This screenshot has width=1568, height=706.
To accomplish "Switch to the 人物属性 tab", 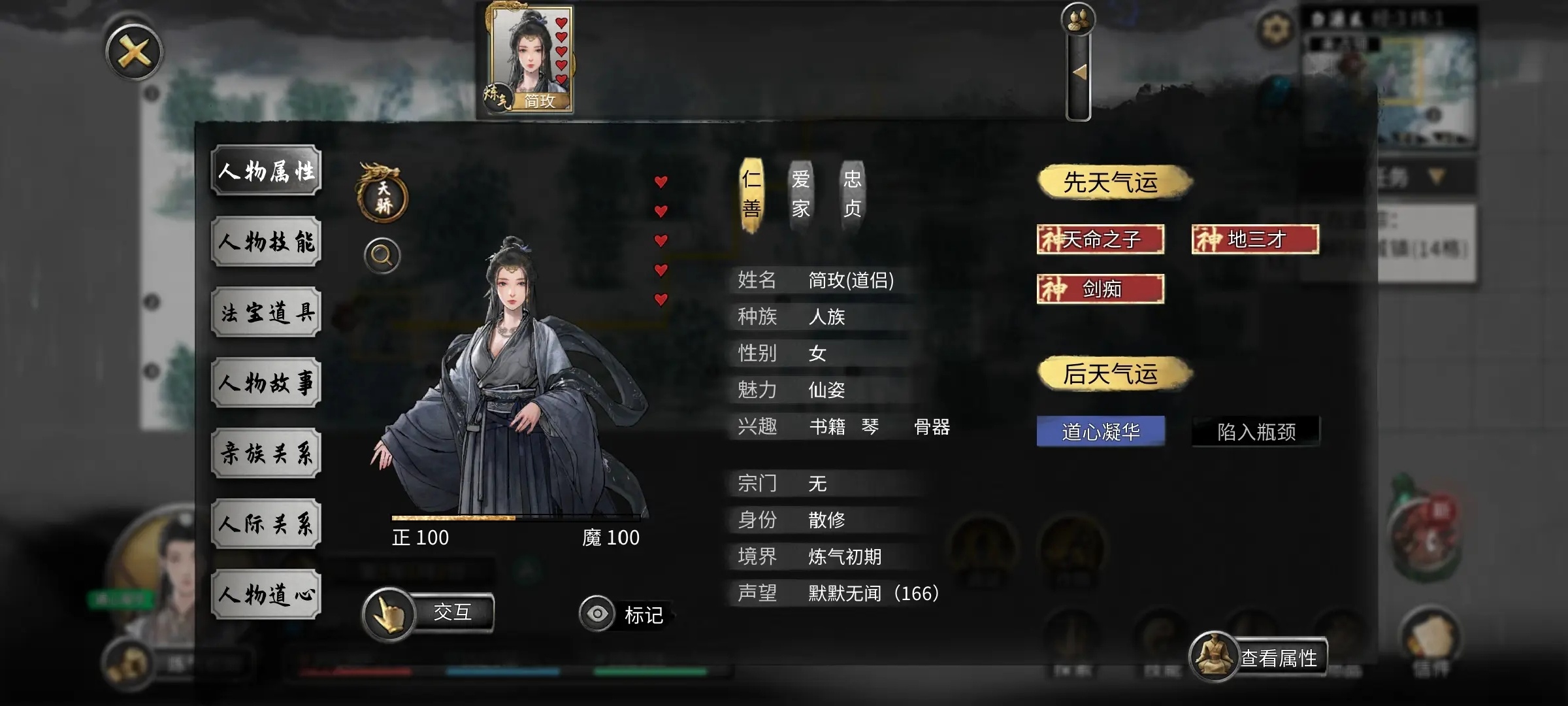I will [267, 171].
